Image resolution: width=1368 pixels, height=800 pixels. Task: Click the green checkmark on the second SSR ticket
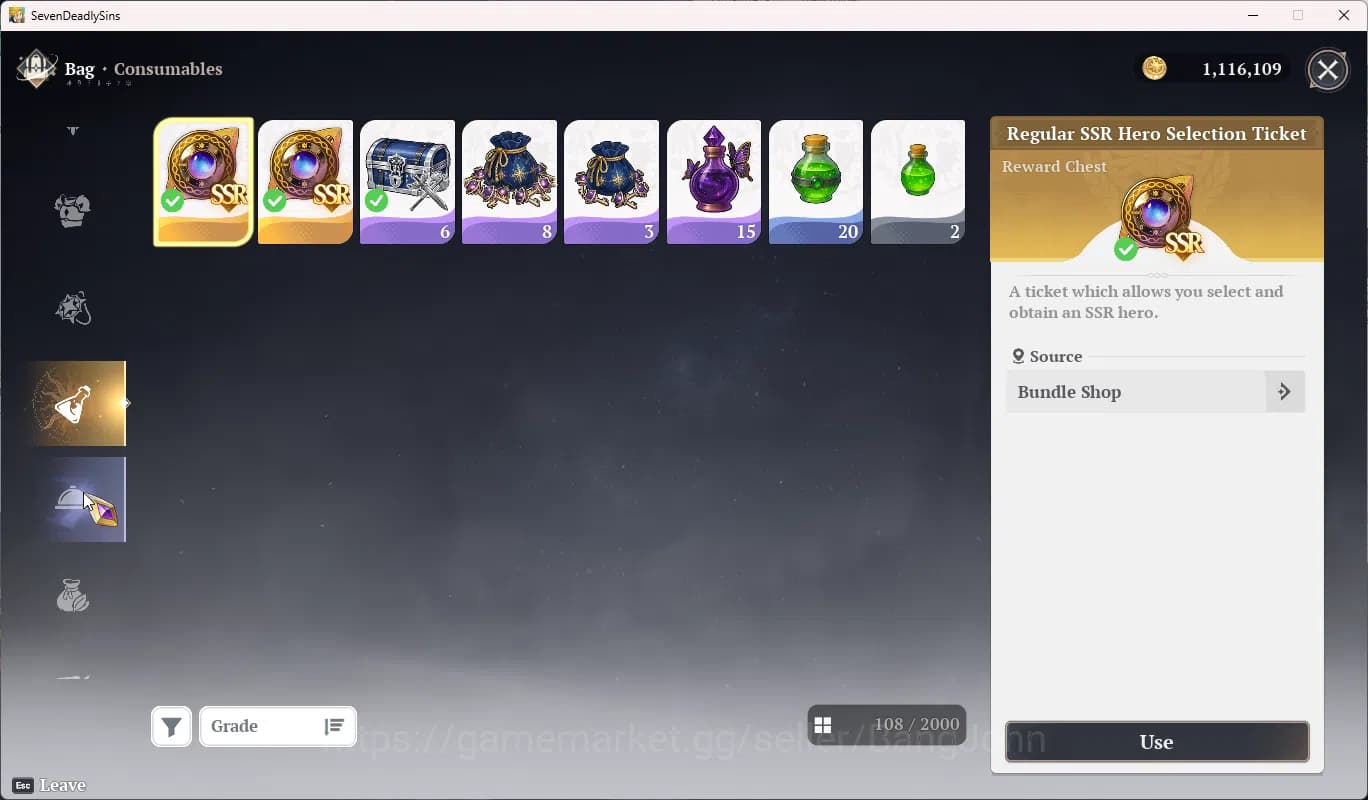click(x=275, y=203)
